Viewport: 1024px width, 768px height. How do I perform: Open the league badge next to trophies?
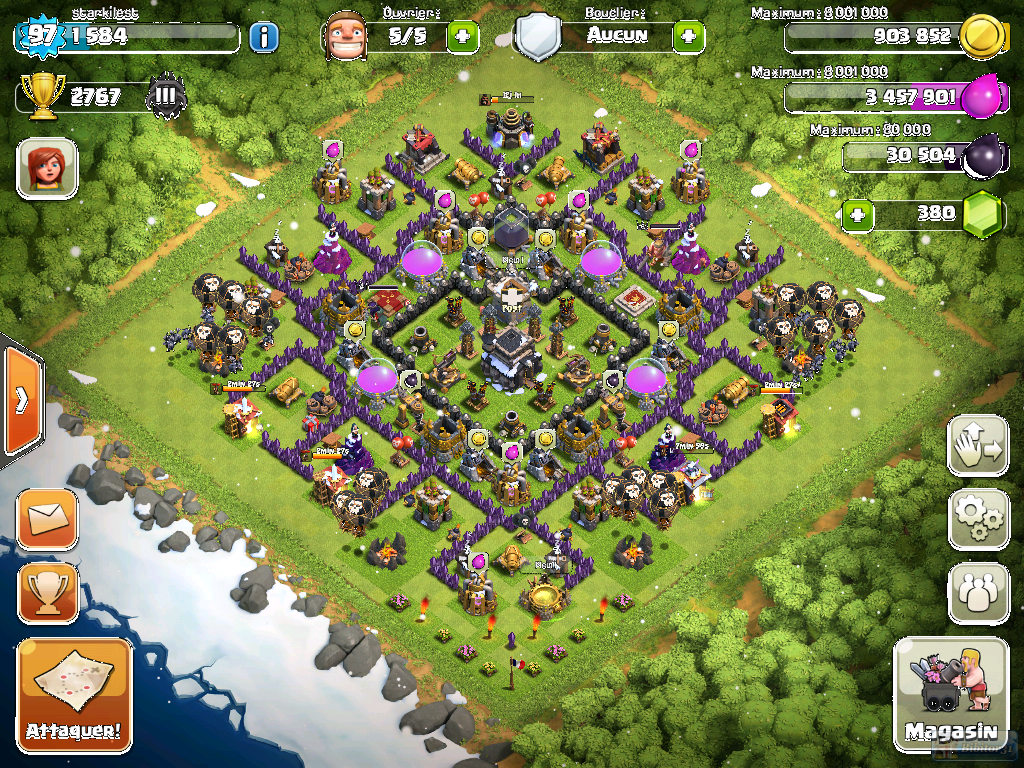tap(166, 97)
